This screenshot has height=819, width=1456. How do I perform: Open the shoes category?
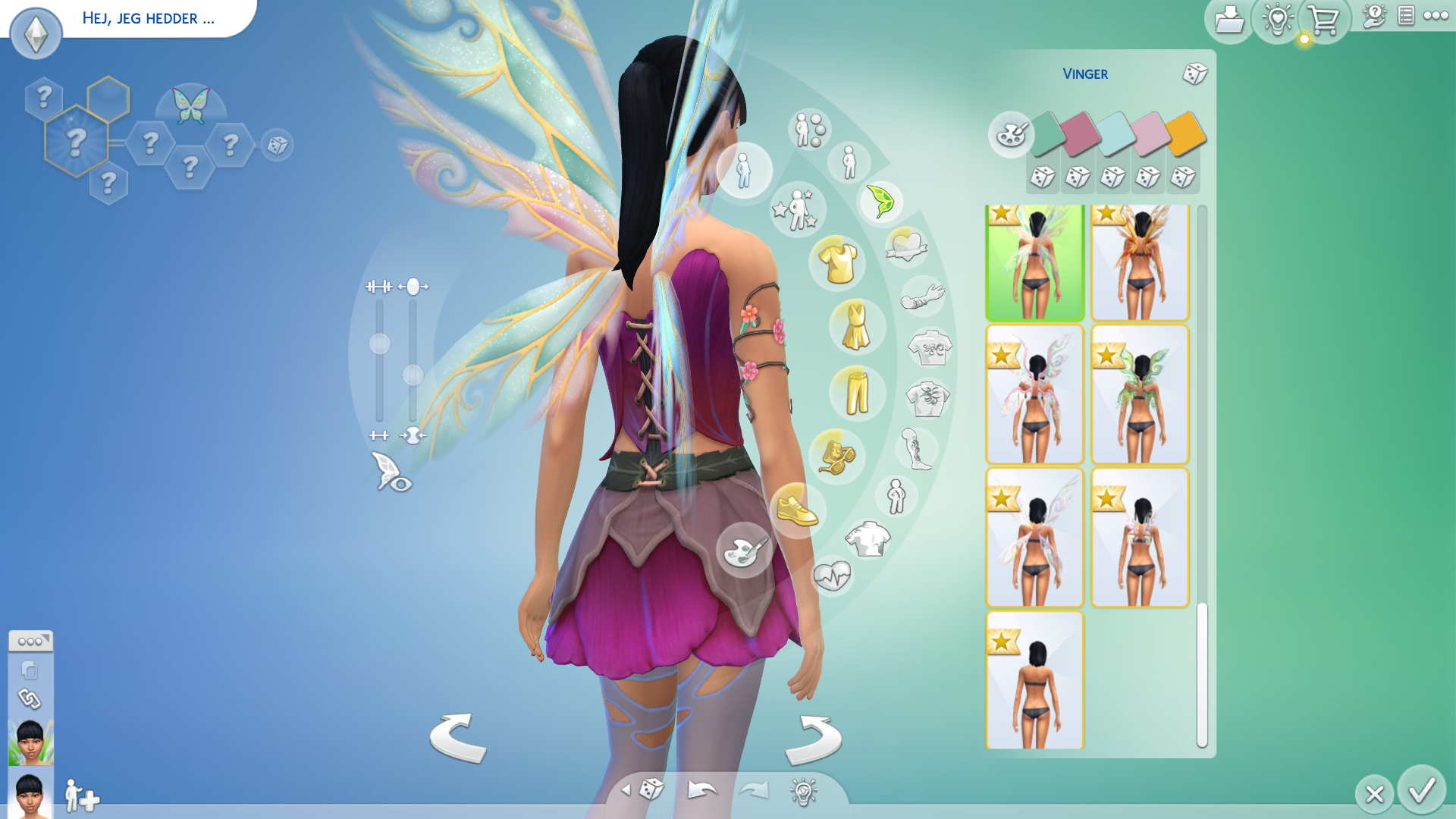point(797,510)
